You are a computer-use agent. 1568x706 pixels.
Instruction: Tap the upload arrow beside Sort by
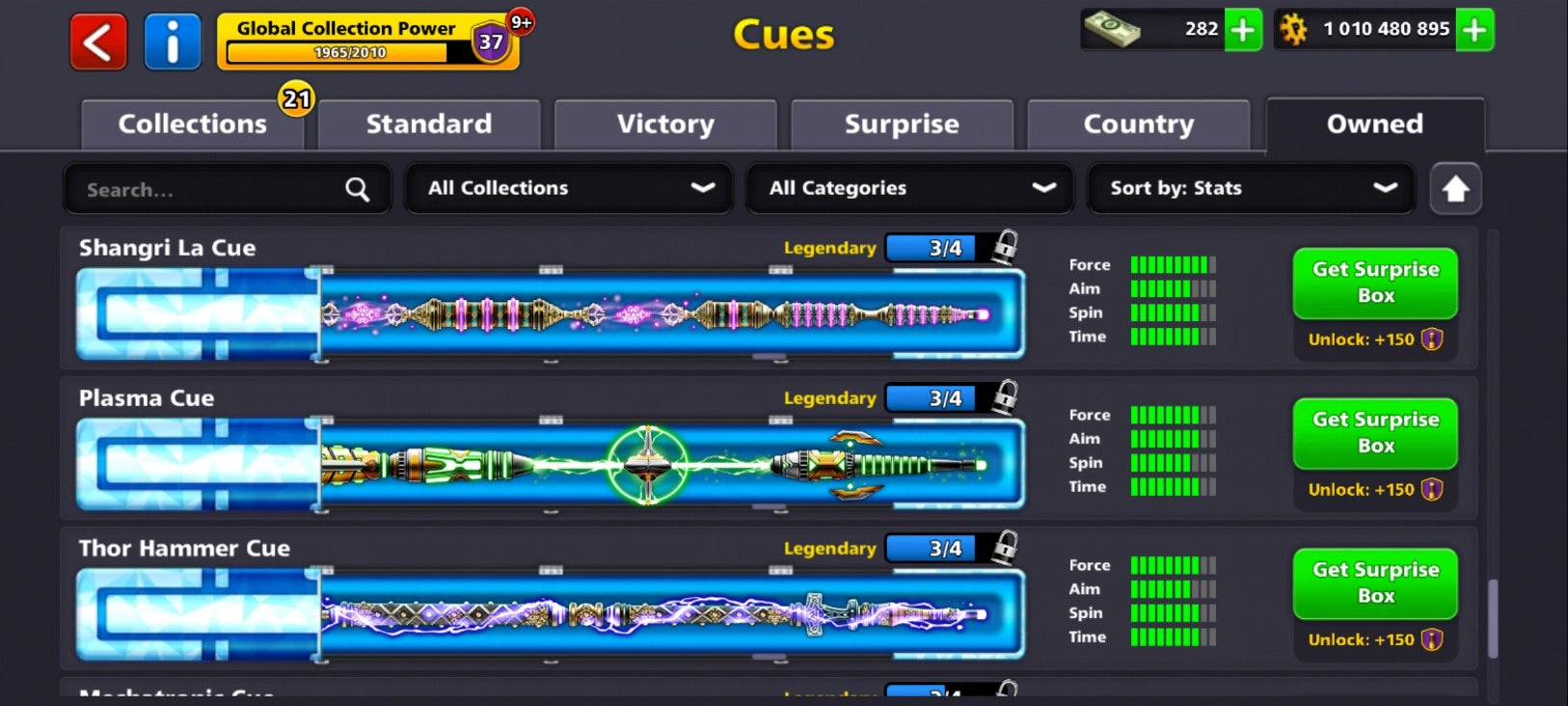pyautogui.click(x=1456, y=189)
